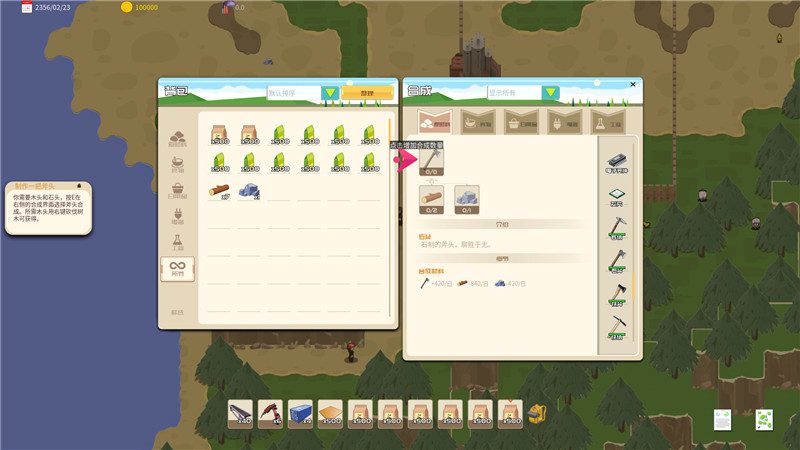Select the blue container hotbar slot

(300, 413)
